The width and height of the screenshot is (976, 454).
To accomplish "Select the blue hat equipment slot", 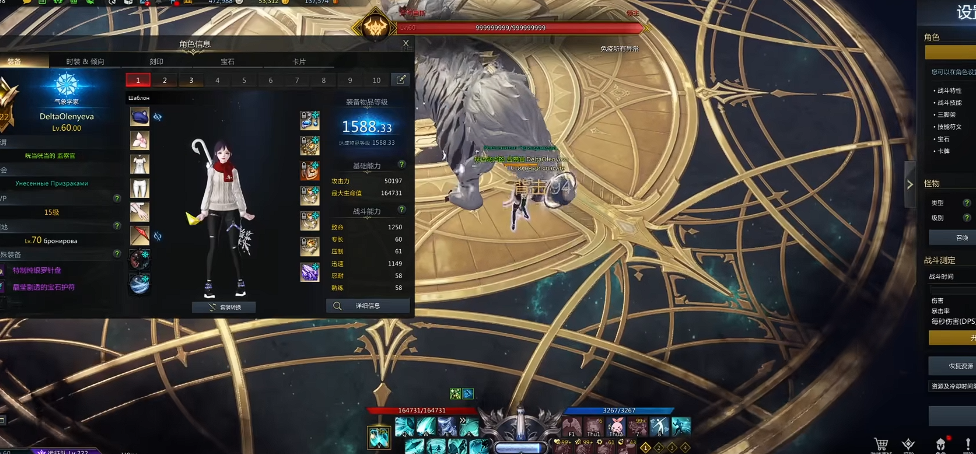I will [139, 117].
